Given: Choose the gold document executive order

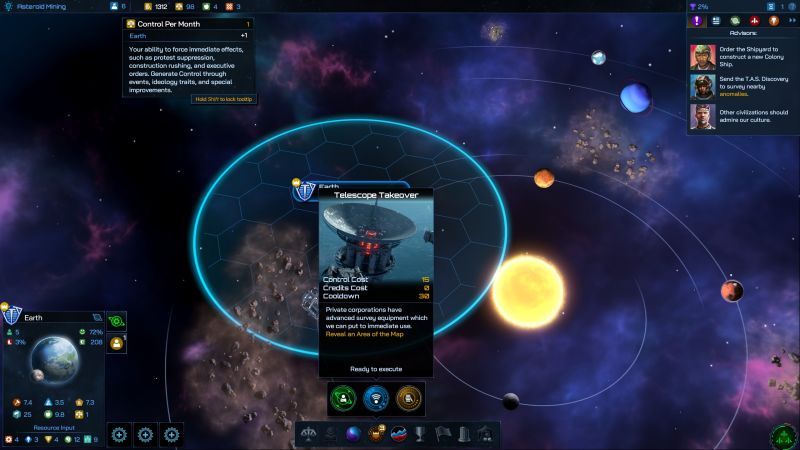Looking at the screenshot, I should (x=407, y=398).
